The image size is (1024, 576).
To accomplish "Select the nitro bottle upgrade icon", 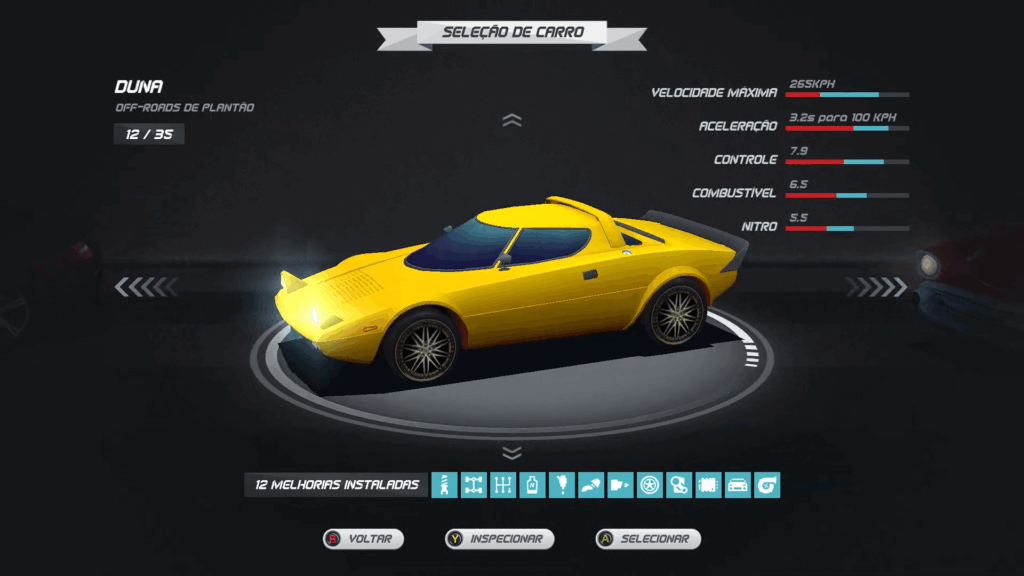I will click(533, 486).
